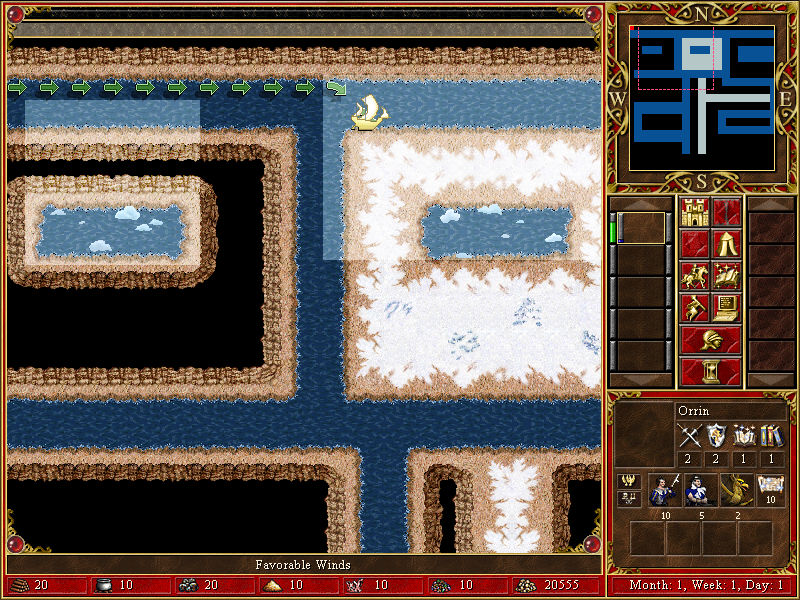Screen dimensions: 800x600
Task: Open system options with the computer button
Action: point(727,308)
